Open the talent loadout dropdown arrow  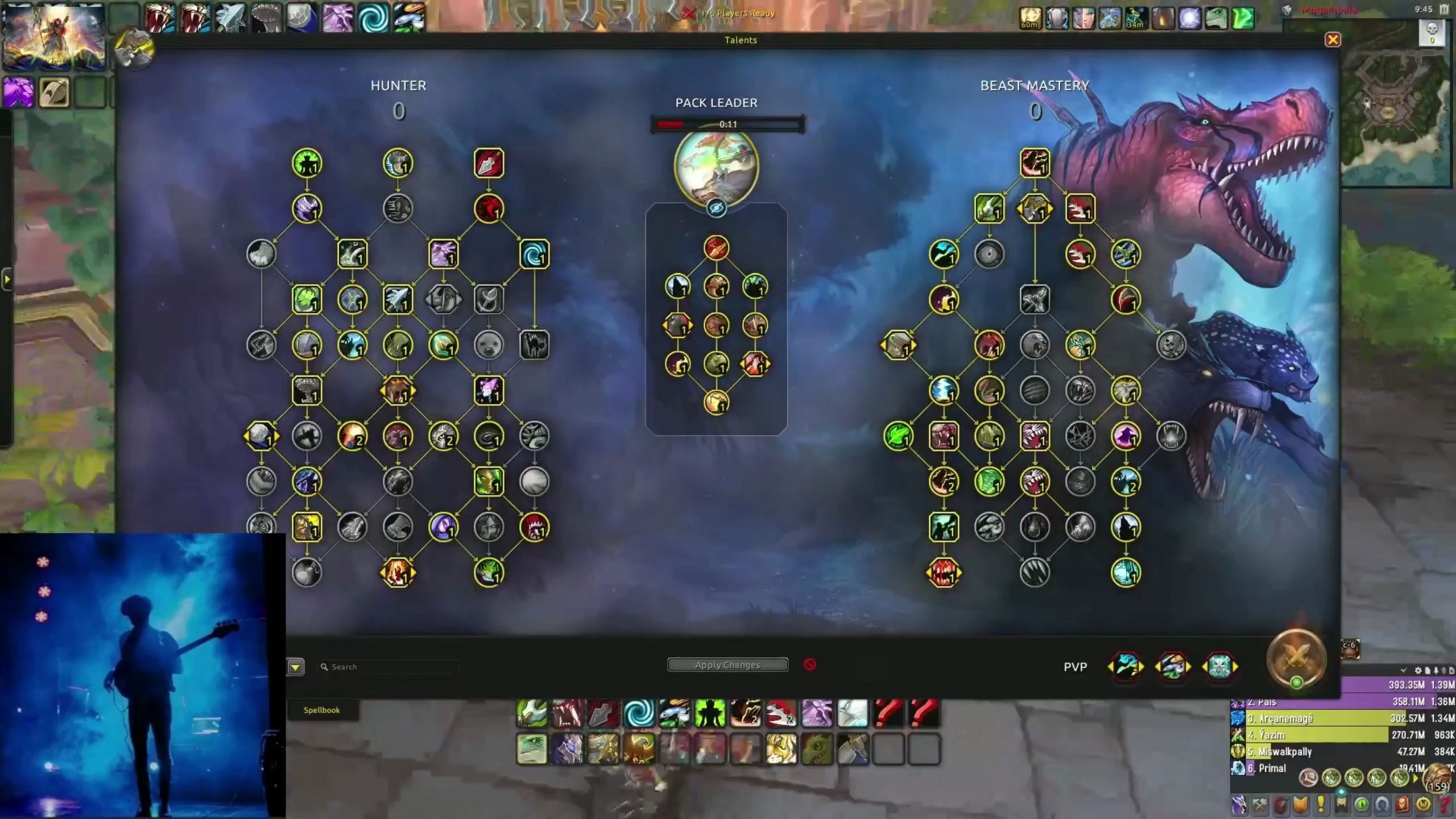[295, 667]
